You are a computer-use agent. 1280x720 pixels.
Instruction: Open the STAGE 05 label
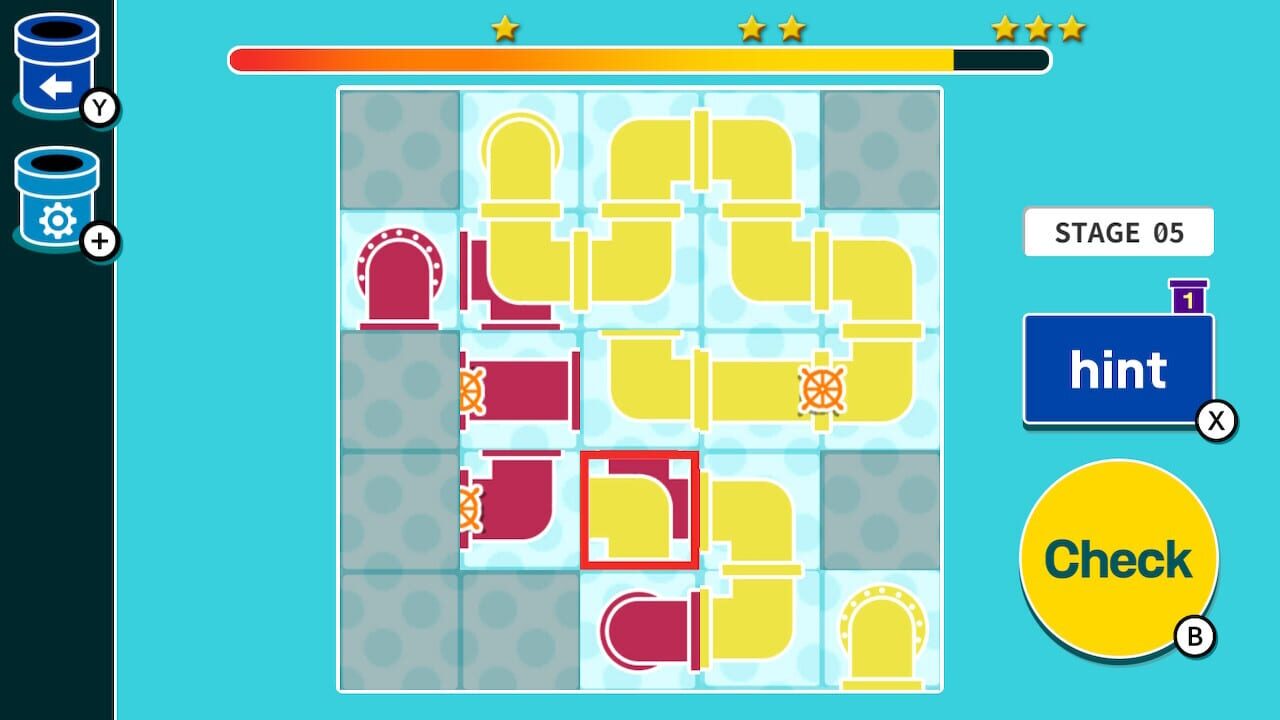(x=1118, y=231)
